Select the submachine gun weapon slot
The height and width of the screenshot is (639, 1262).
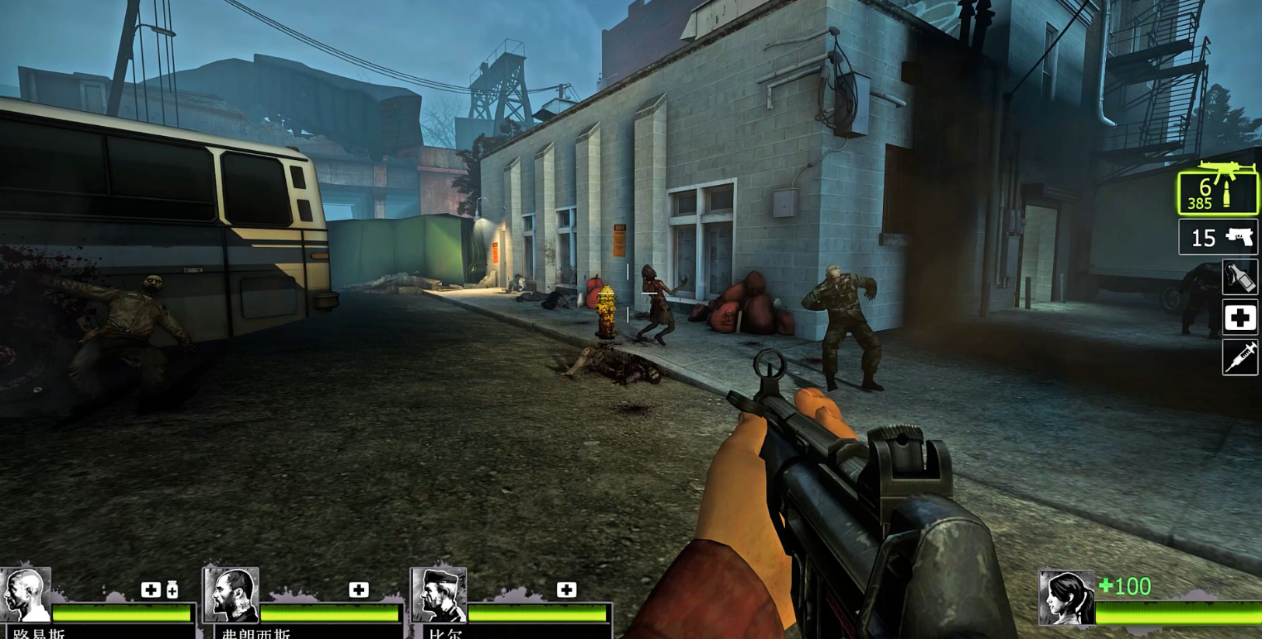(1217, 191)
